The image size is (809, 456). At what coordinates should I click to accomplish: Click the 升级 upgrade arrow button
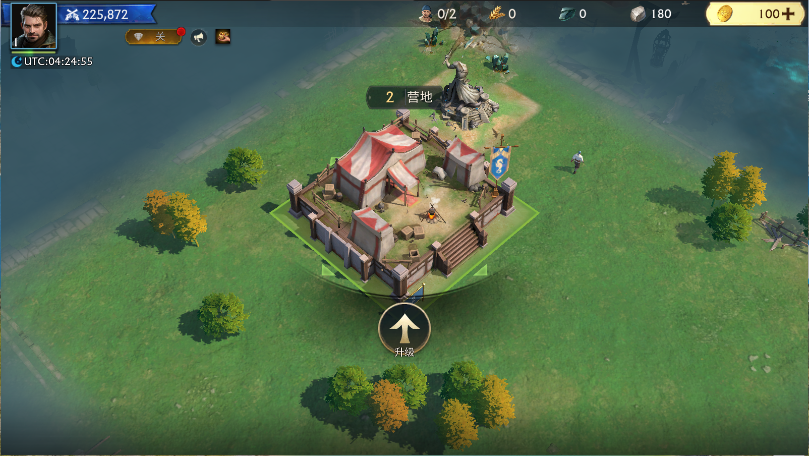coord(404,327)
